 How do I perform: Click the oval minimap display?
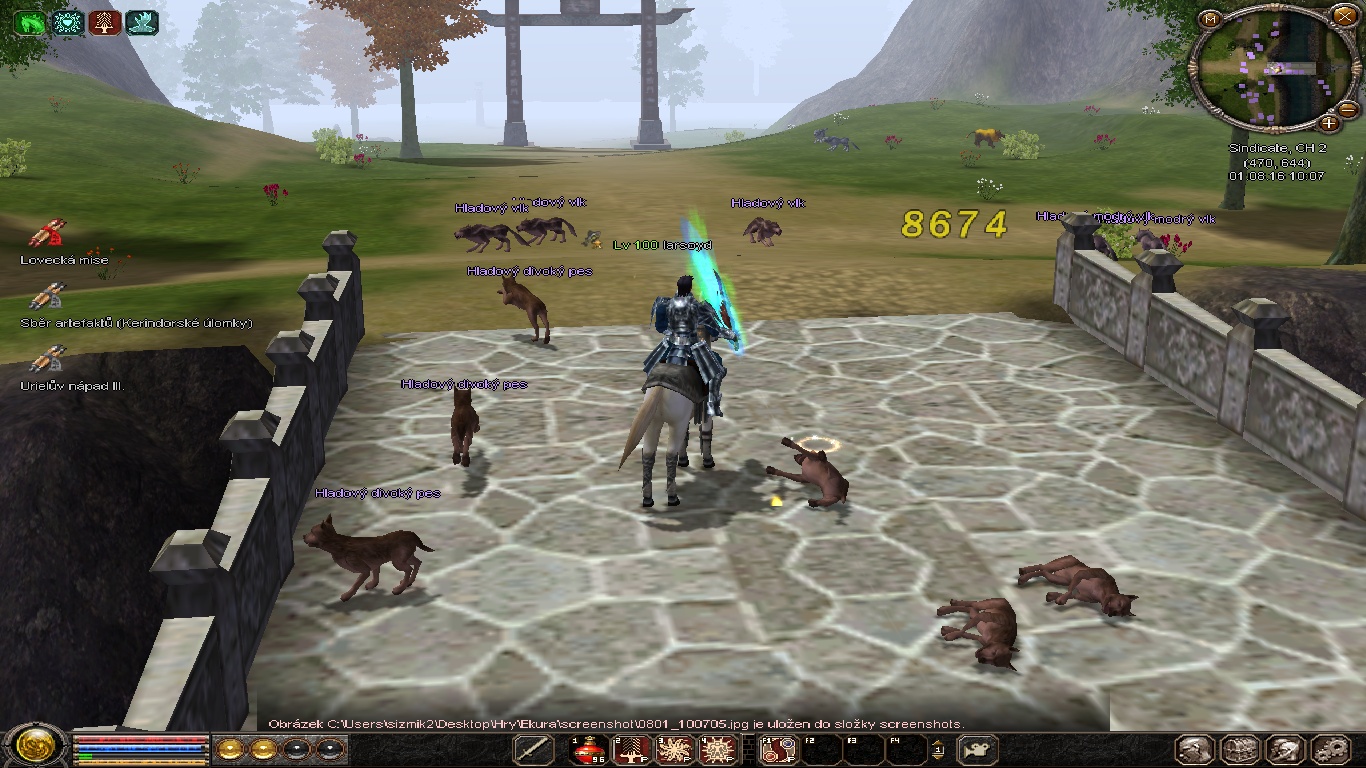click(1269, 69)
